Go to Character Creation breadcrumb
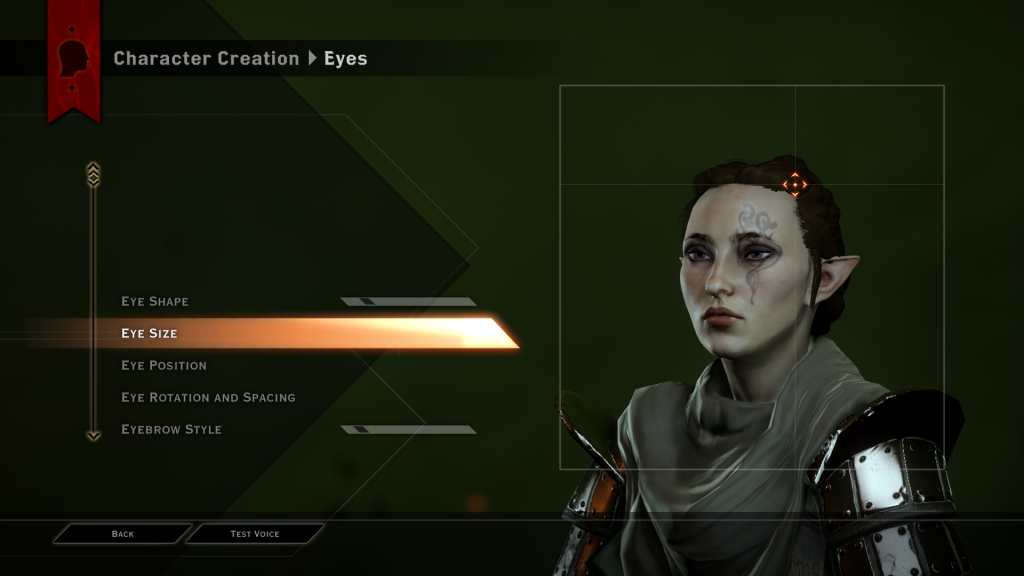The width and height of the screenshot is (1024, 576). click(x=206, y=58)
